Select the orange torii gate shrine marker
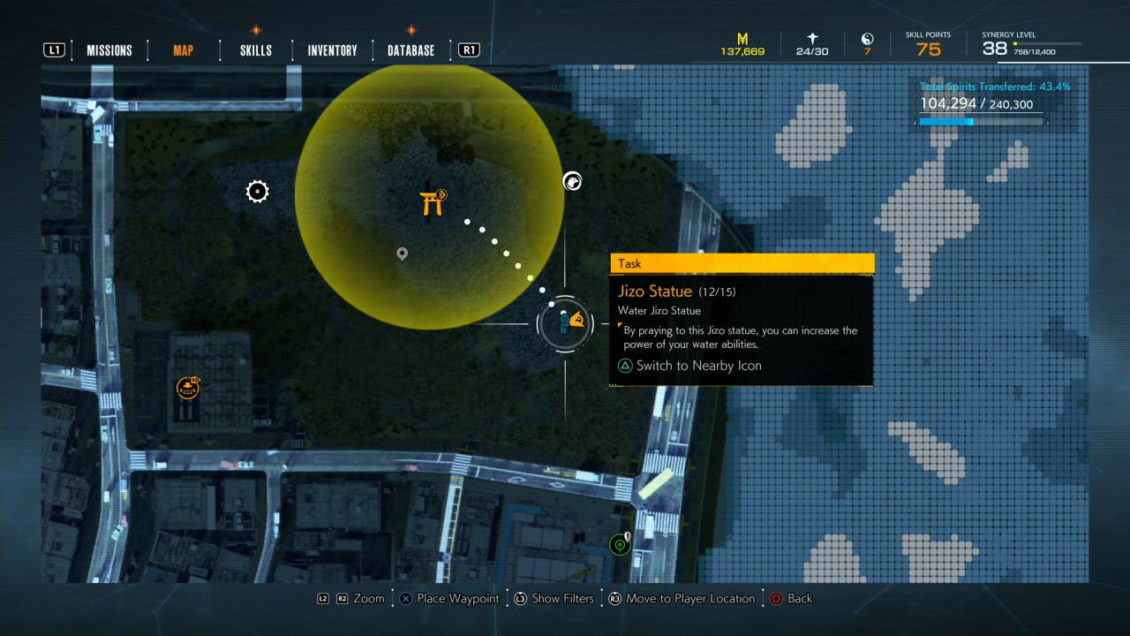The height and width of the screenshot is (636, 1130). point(433,203)
